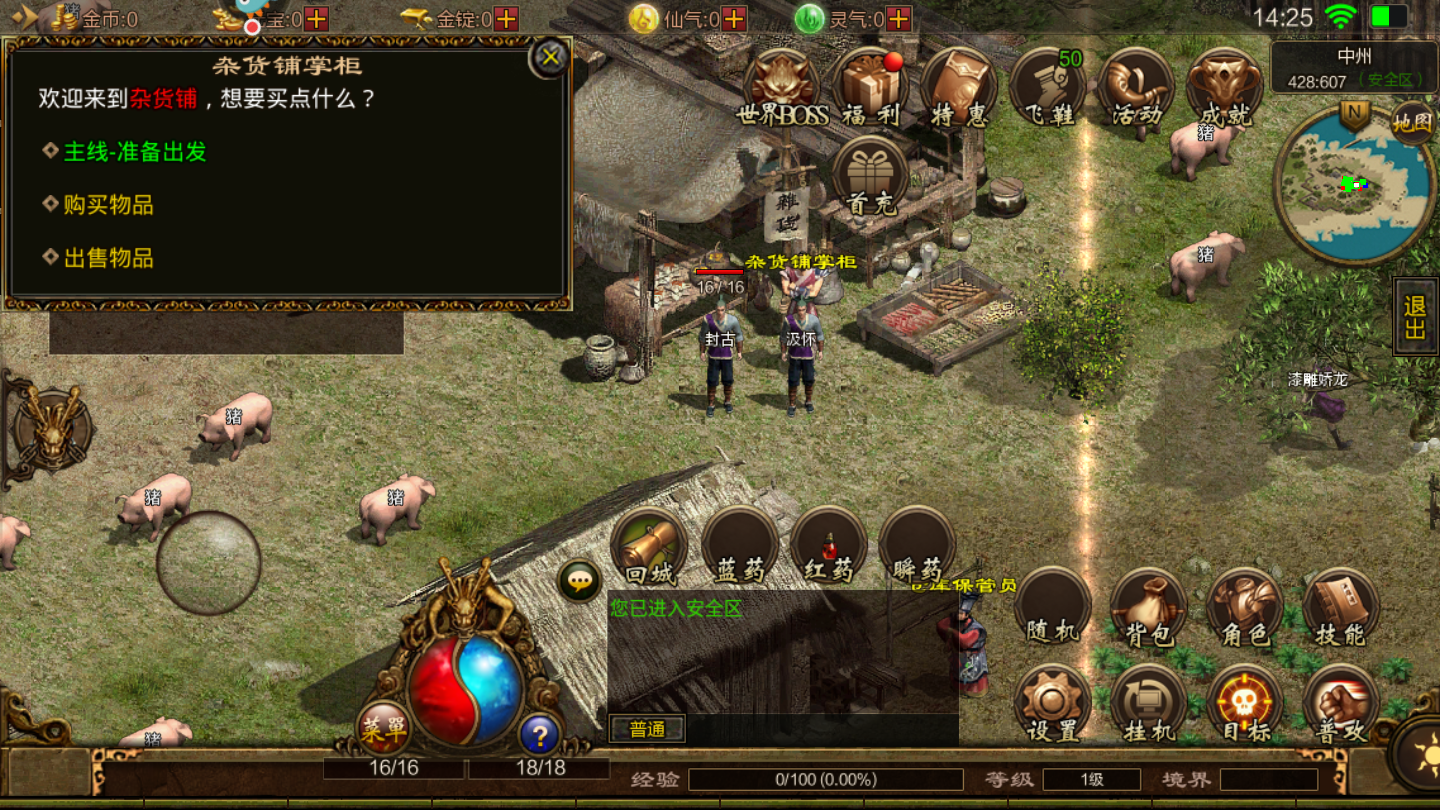Use the 红药 health potion slot
The width and height of the screenshot is (1440, 810).
tap(828, 547)
